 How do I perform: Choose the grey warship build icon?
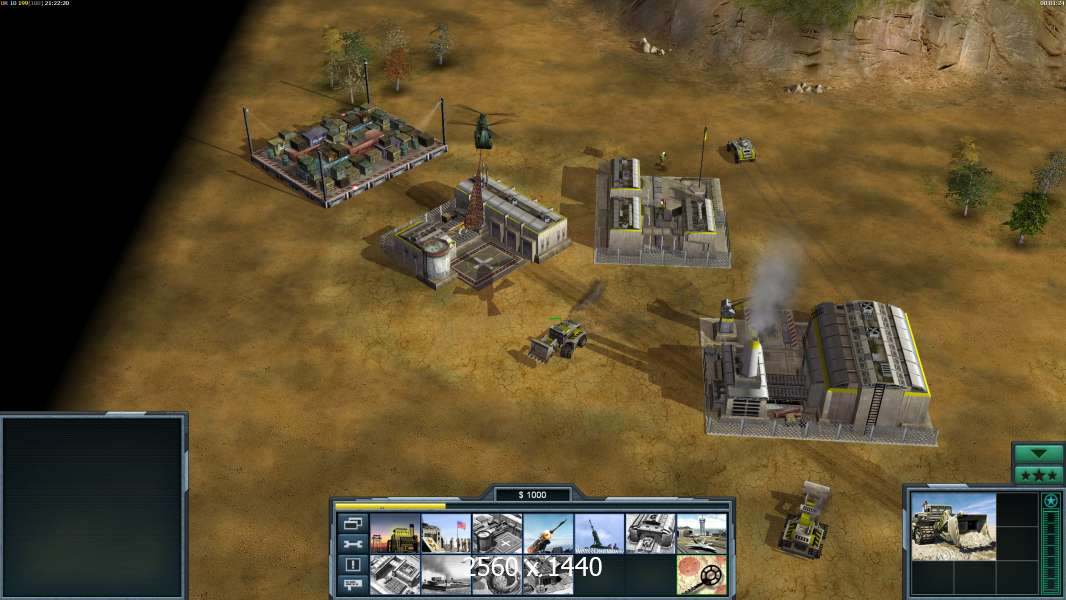tap(446, 574)
